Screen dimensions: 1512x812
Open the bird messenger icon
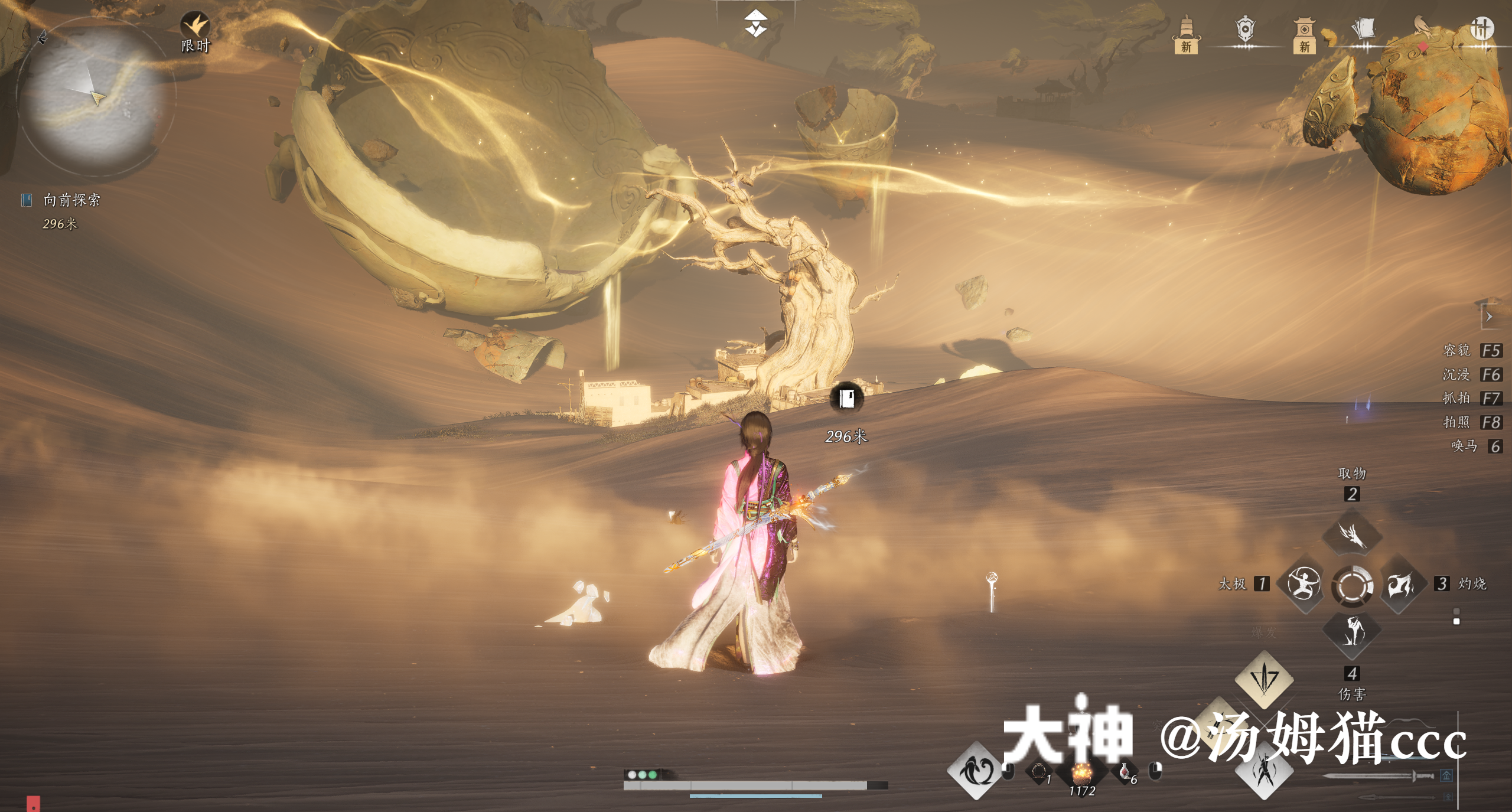(x=1423, y=30)
